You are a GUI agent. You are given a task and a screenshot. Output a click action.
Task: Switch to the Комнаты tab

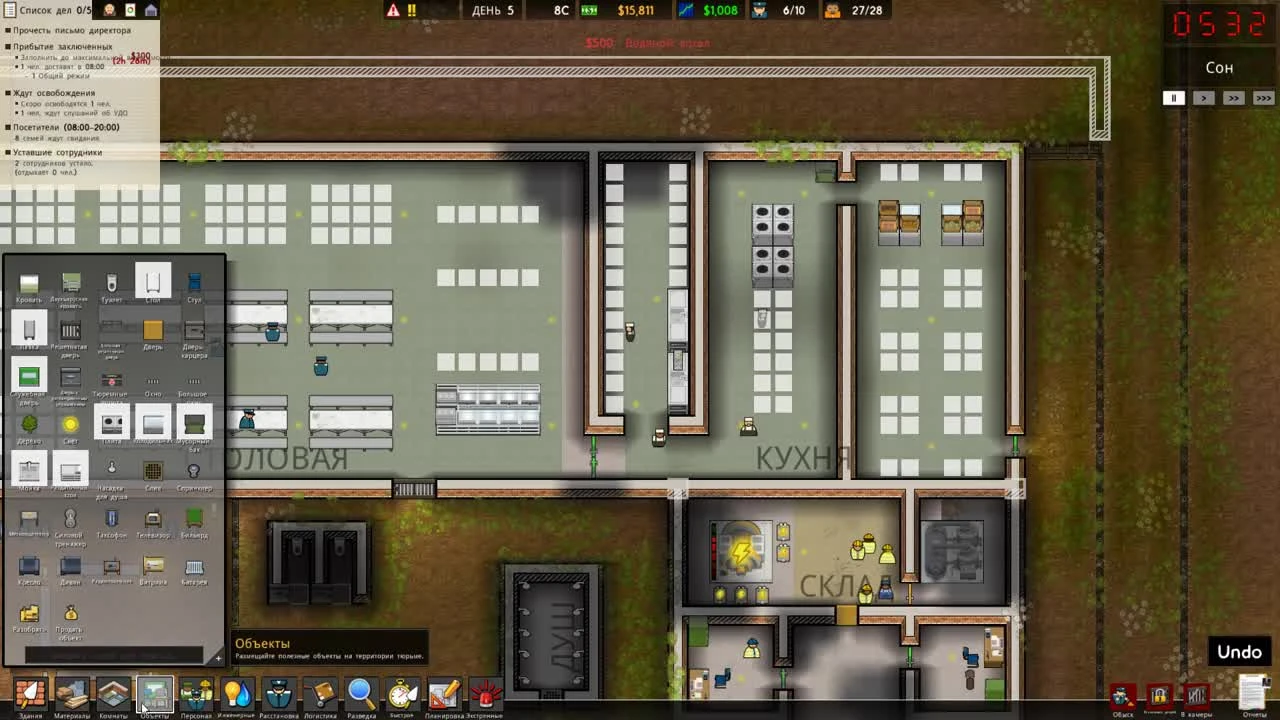113,692
